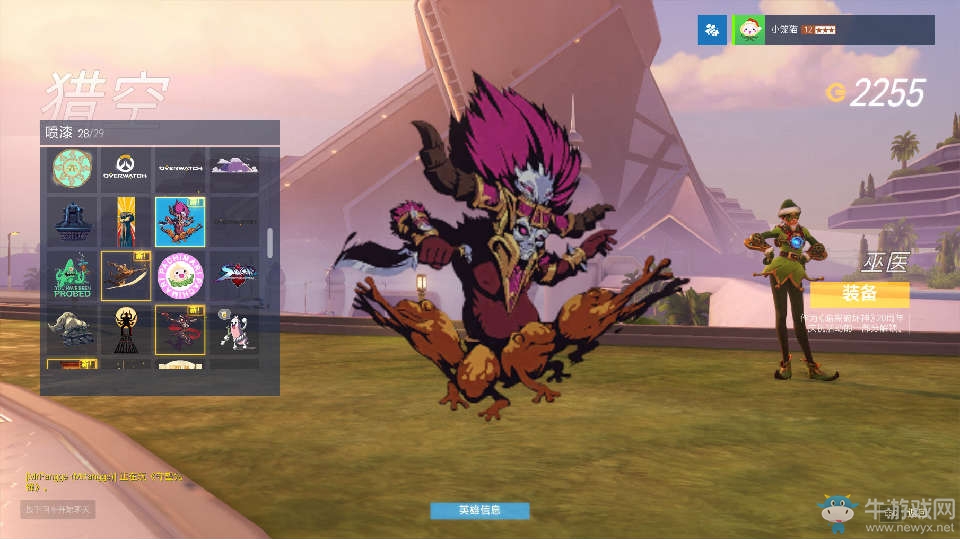
Task: Choose the grey rhino creature spray
Action: pyautogui.click(x=72, y=329)
